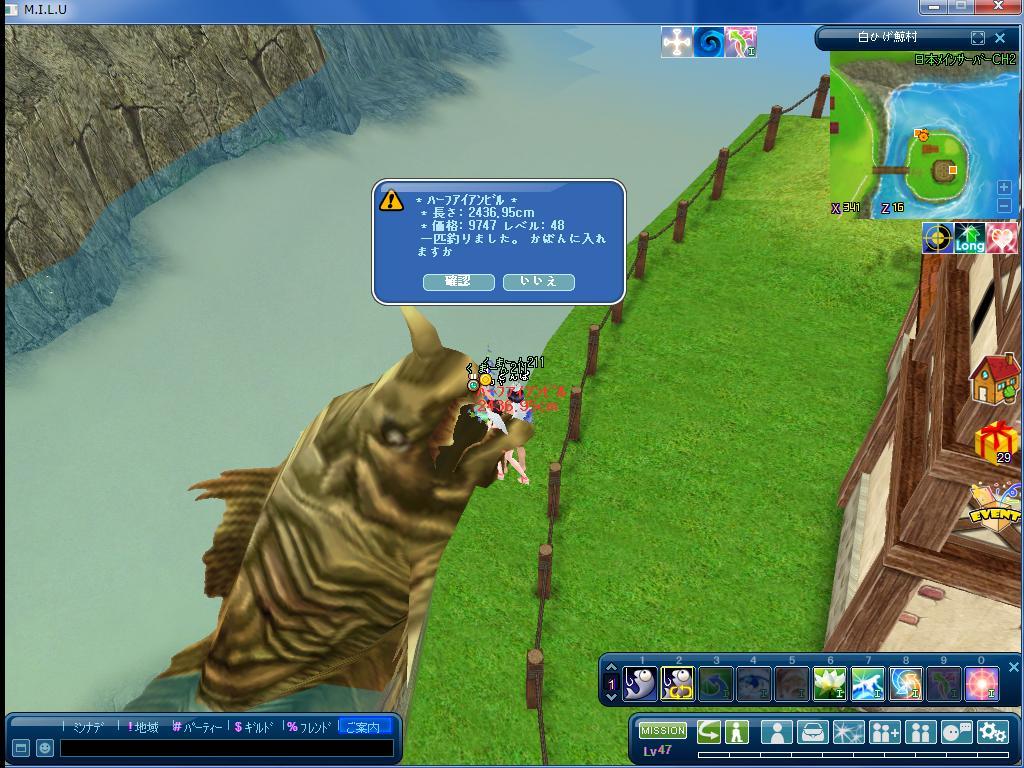1024x768 pixels.
Task: Close the skill hotbar
Action: 1013,667
